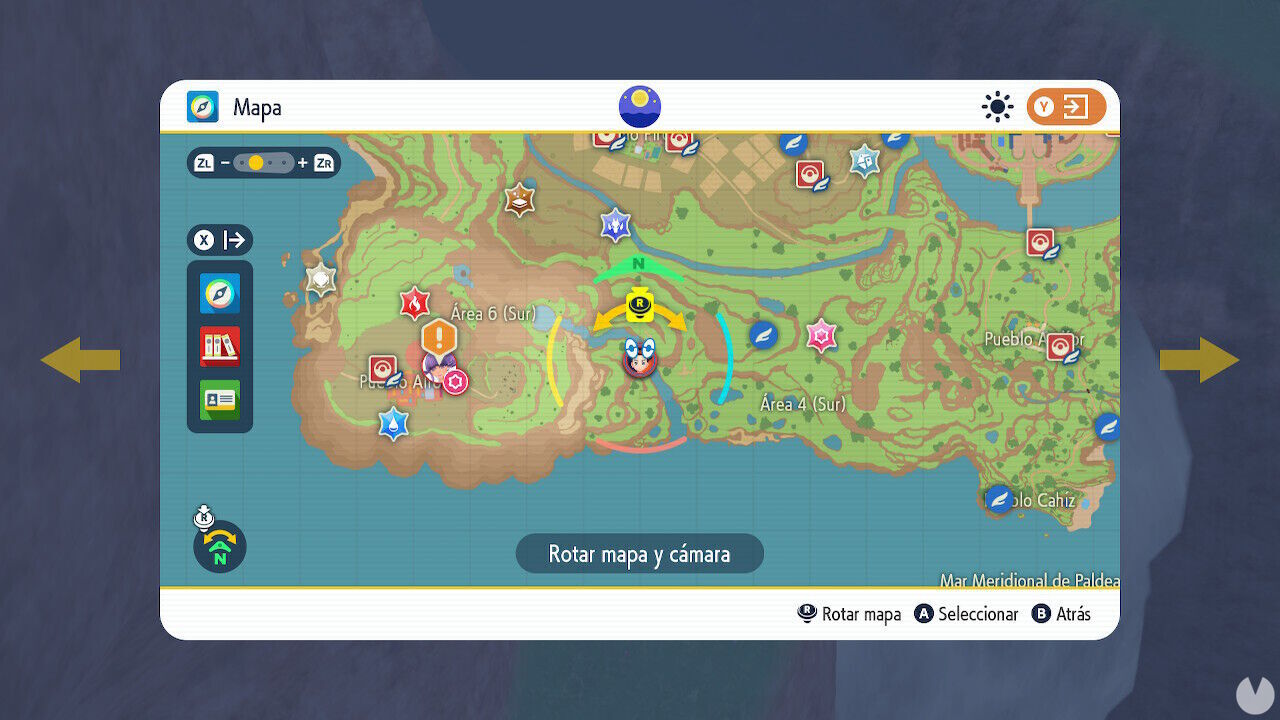Click the Mapa compass icon in the title bar

[x=200, y=107]
